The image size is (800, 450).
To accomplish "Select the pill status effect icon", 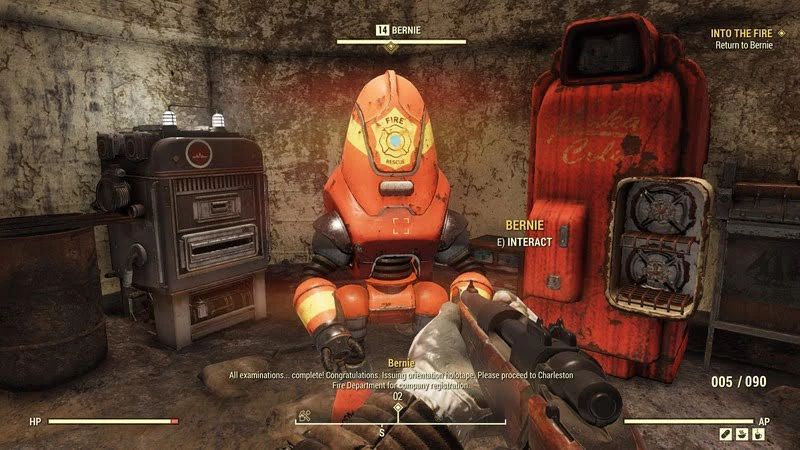I will [728, 435].
